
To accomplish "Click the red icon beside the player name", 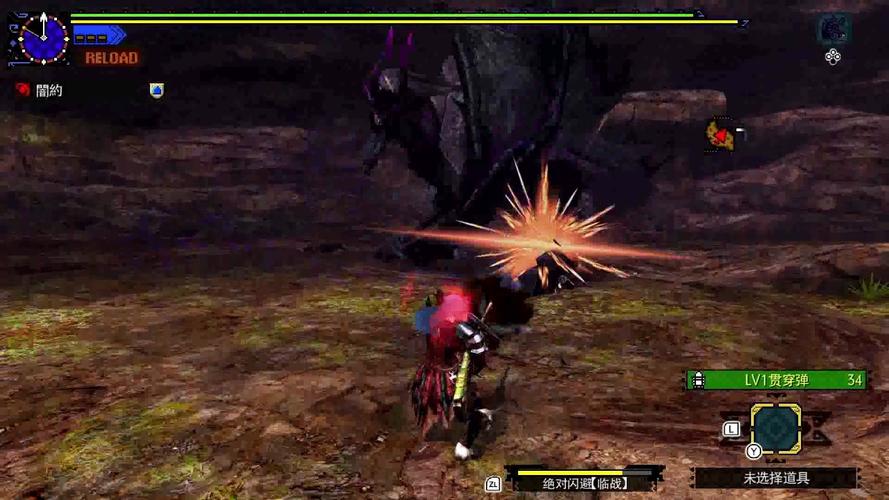I will [x=22, y=90].
